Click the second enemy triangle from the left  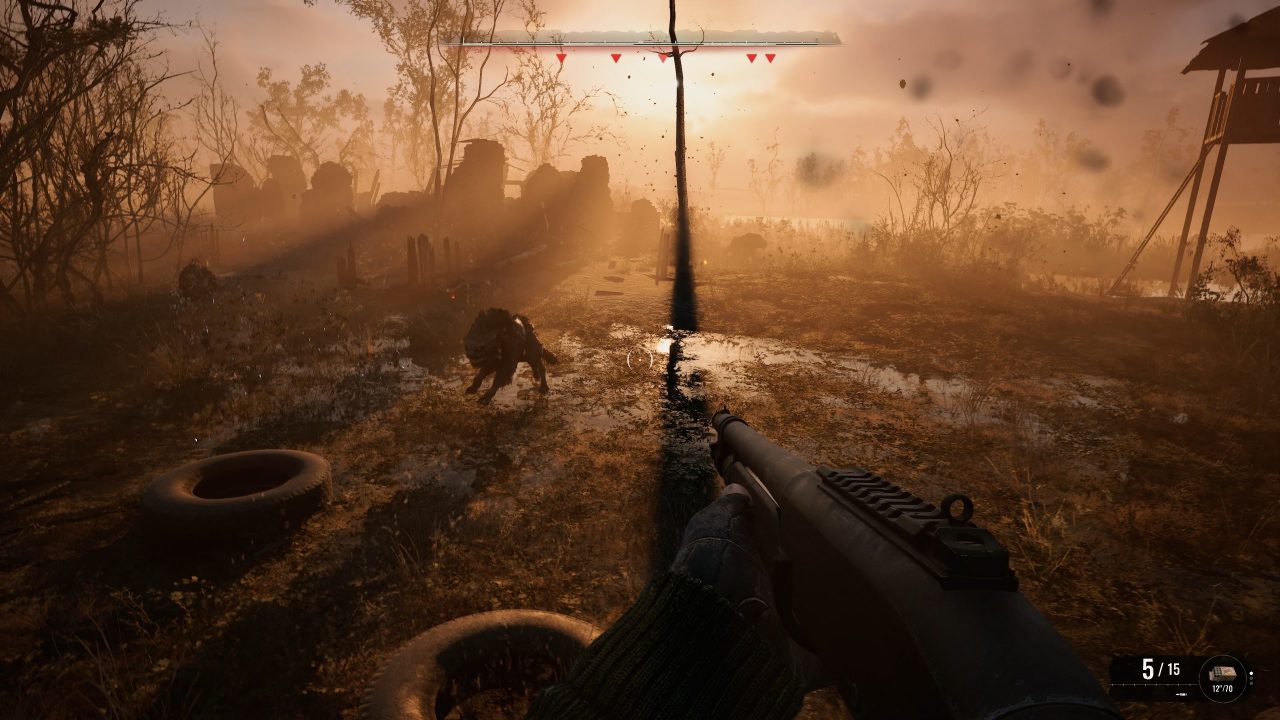(x=616, y=58)
